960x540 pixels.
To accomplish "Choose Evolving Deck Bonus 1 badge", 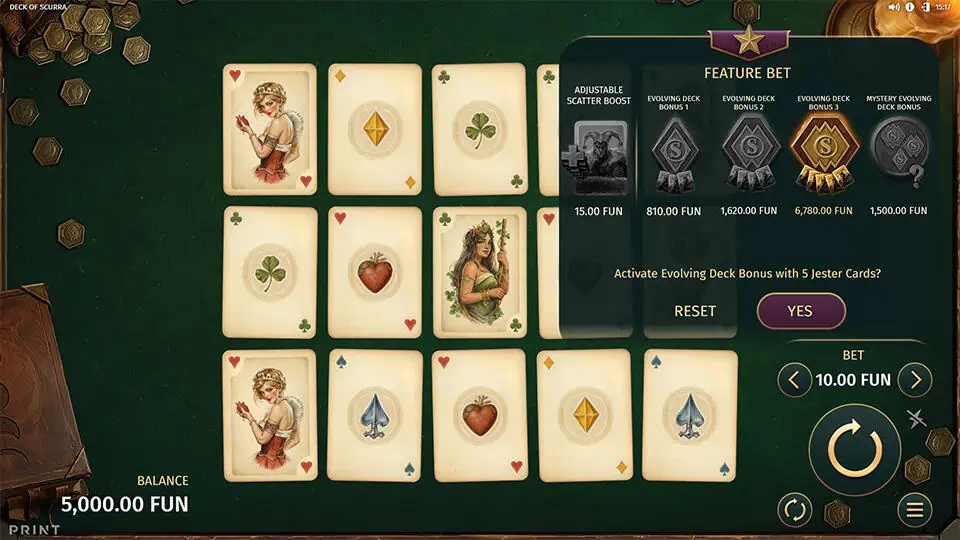I will pyautogui.click(x=673, y=155).
